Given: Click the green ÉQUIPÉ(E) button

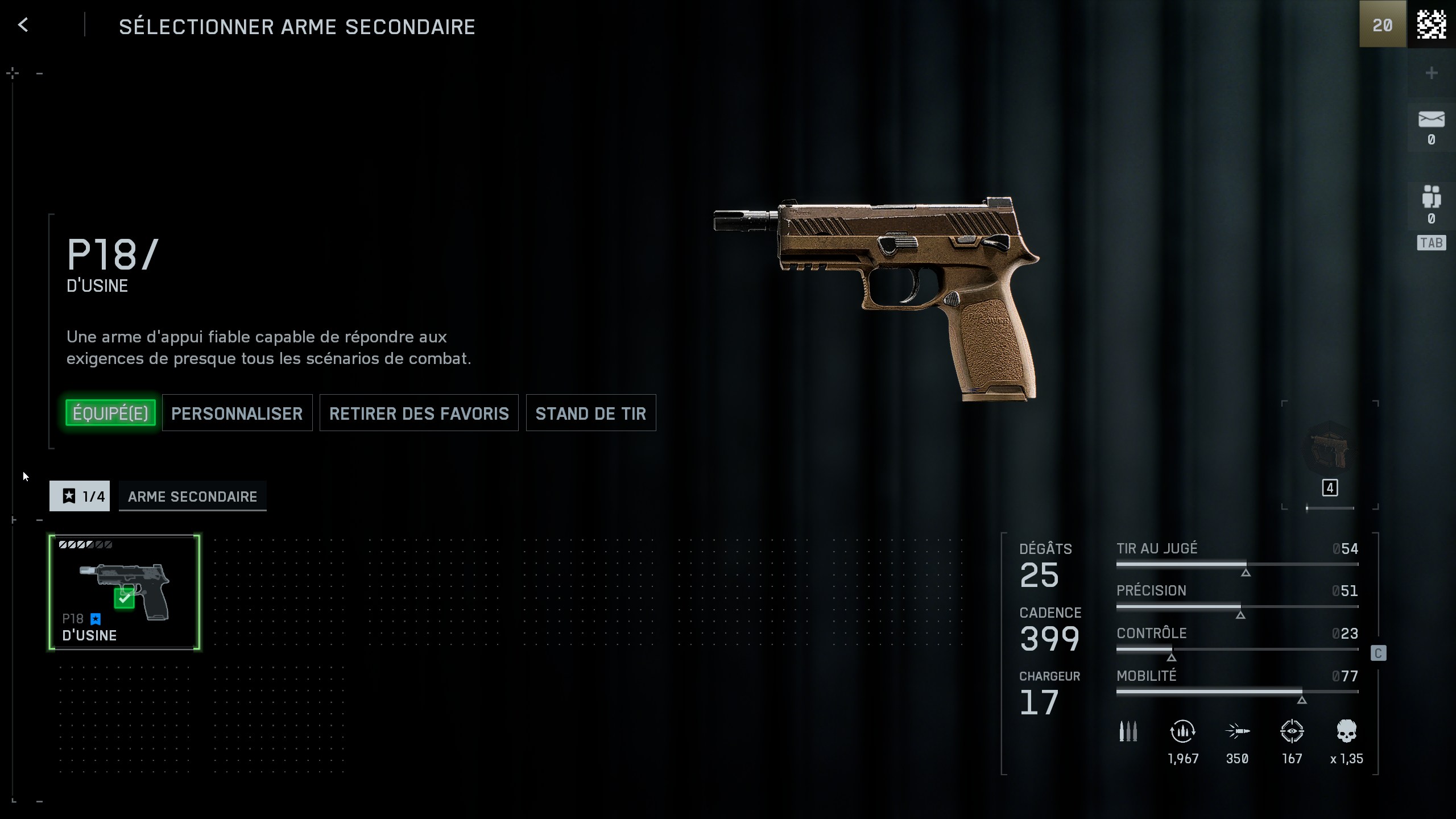Looking at the screenshot, I should point(110,413).
